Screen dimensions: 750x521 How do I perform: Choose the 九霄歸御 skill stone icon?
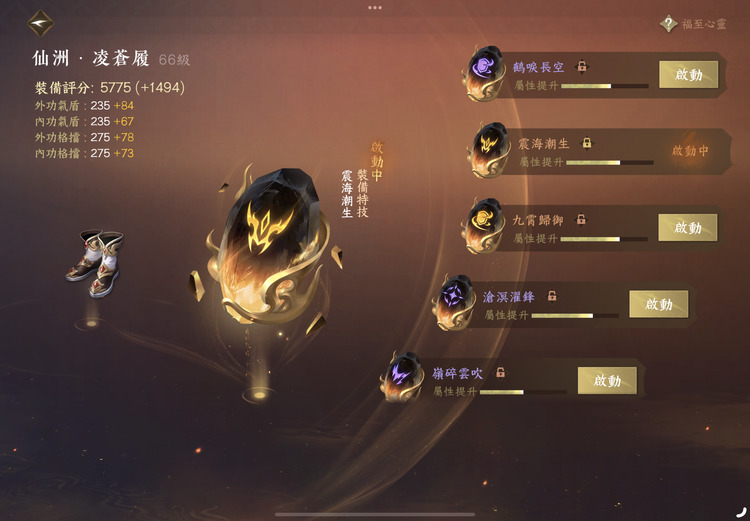[483, 226]
